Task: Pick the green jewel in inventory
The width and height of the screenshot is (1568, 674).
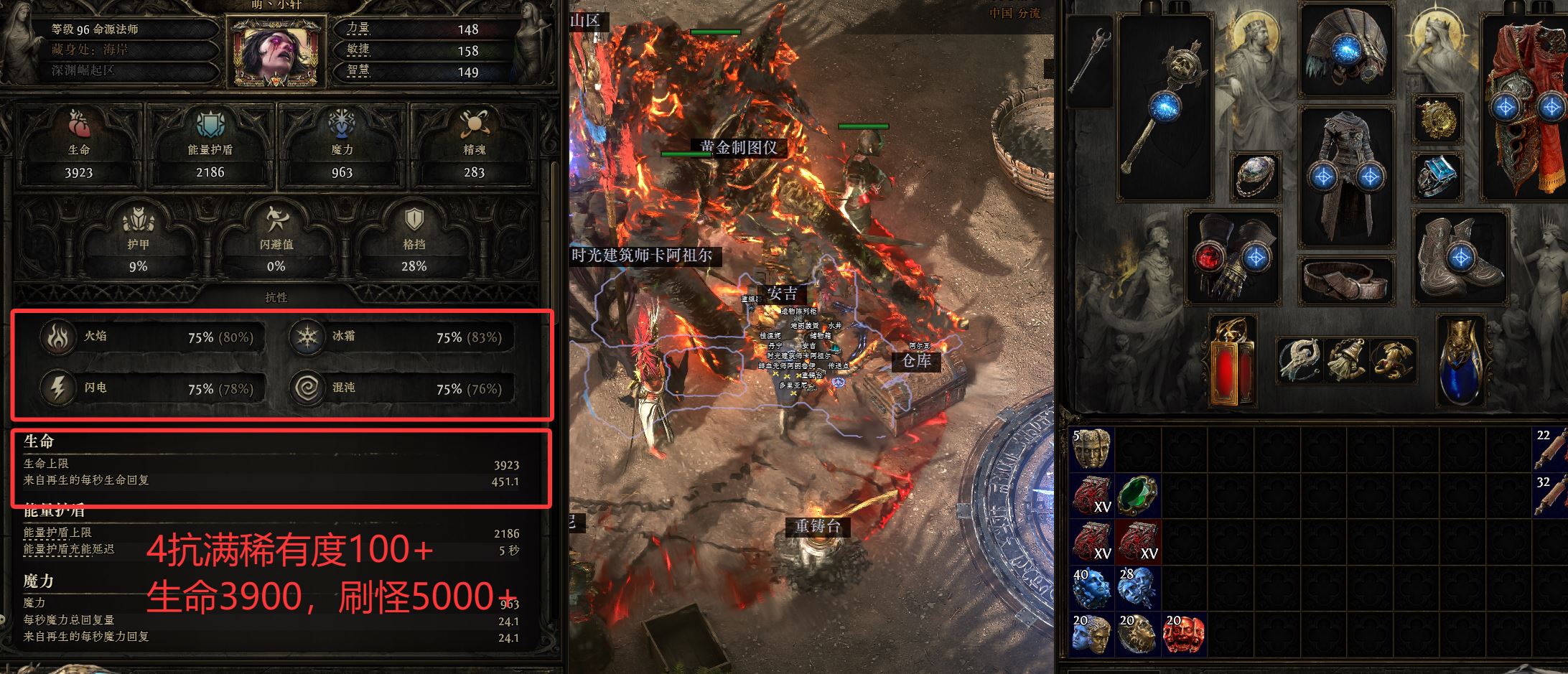Action: click(1138, 496)
